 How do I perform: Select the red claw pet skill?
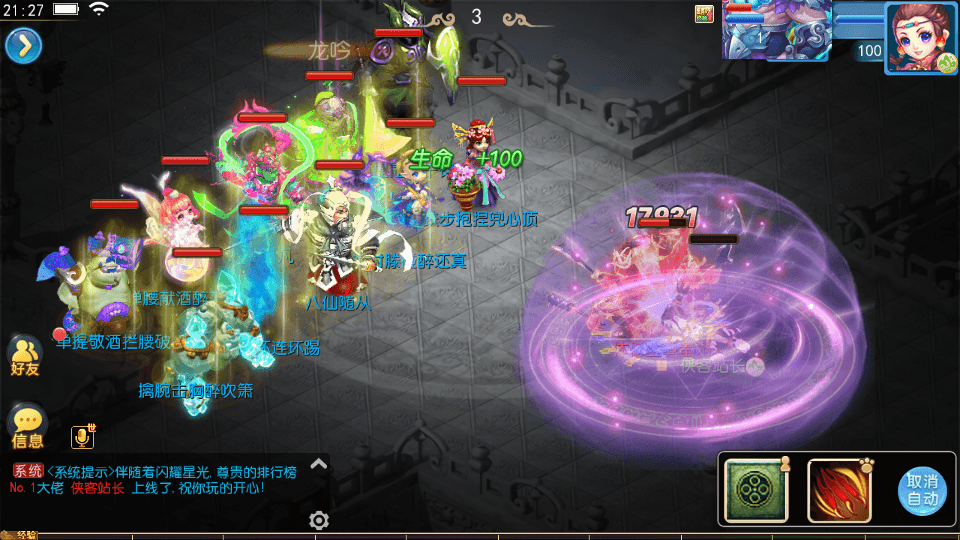click(x=839, y=490)
